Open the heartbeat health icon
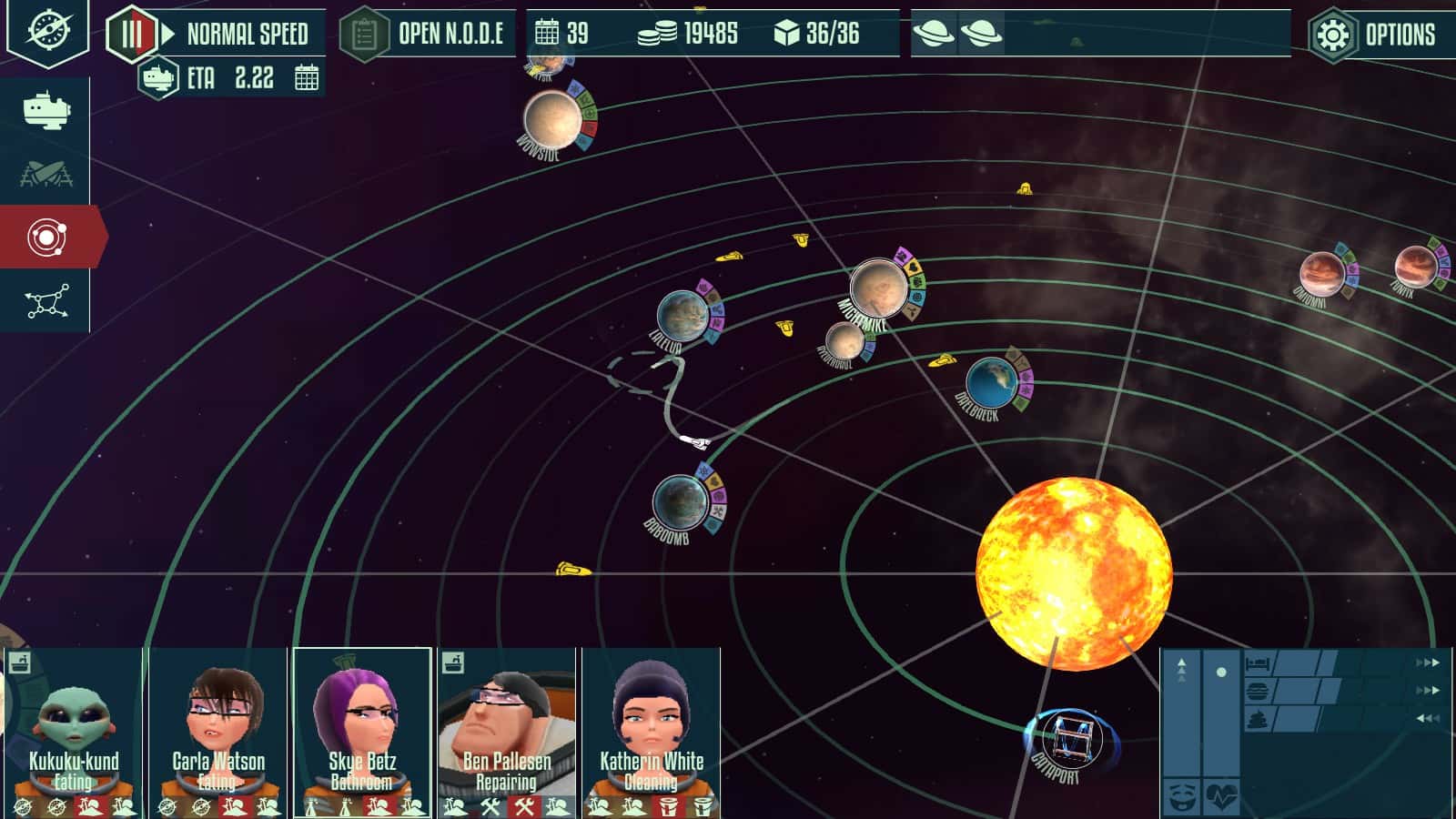Viewport: 1456px width, 819px height. tap(1221, 798)
